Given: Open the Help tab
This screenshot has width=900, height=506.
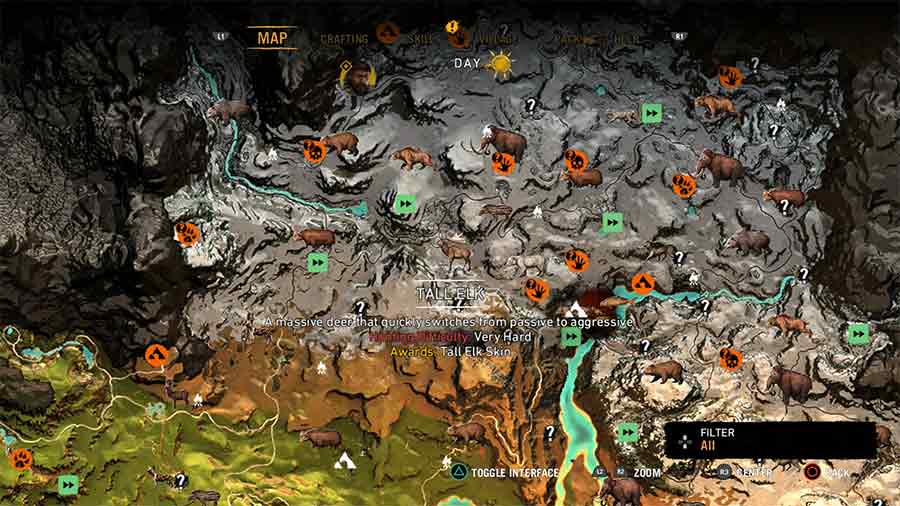Looking at the screenshot, I should 628,39.
